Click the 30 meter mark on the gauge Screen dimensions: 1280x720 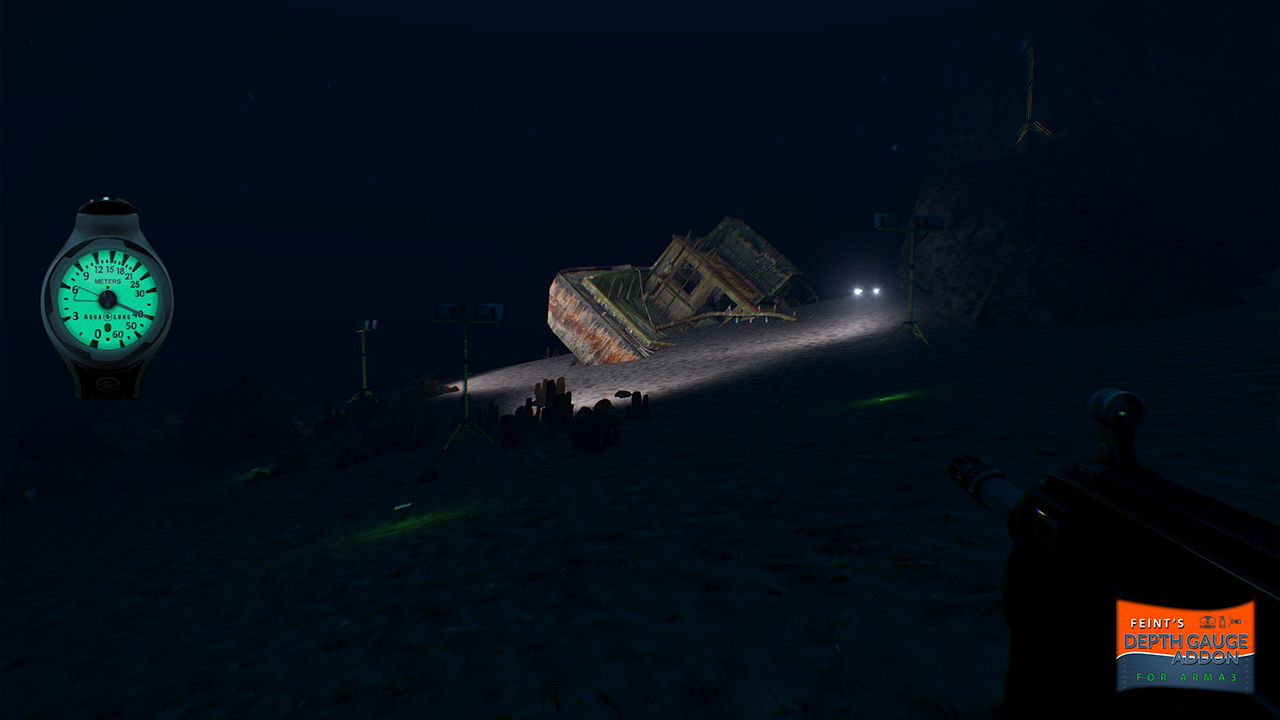[138, 293]
